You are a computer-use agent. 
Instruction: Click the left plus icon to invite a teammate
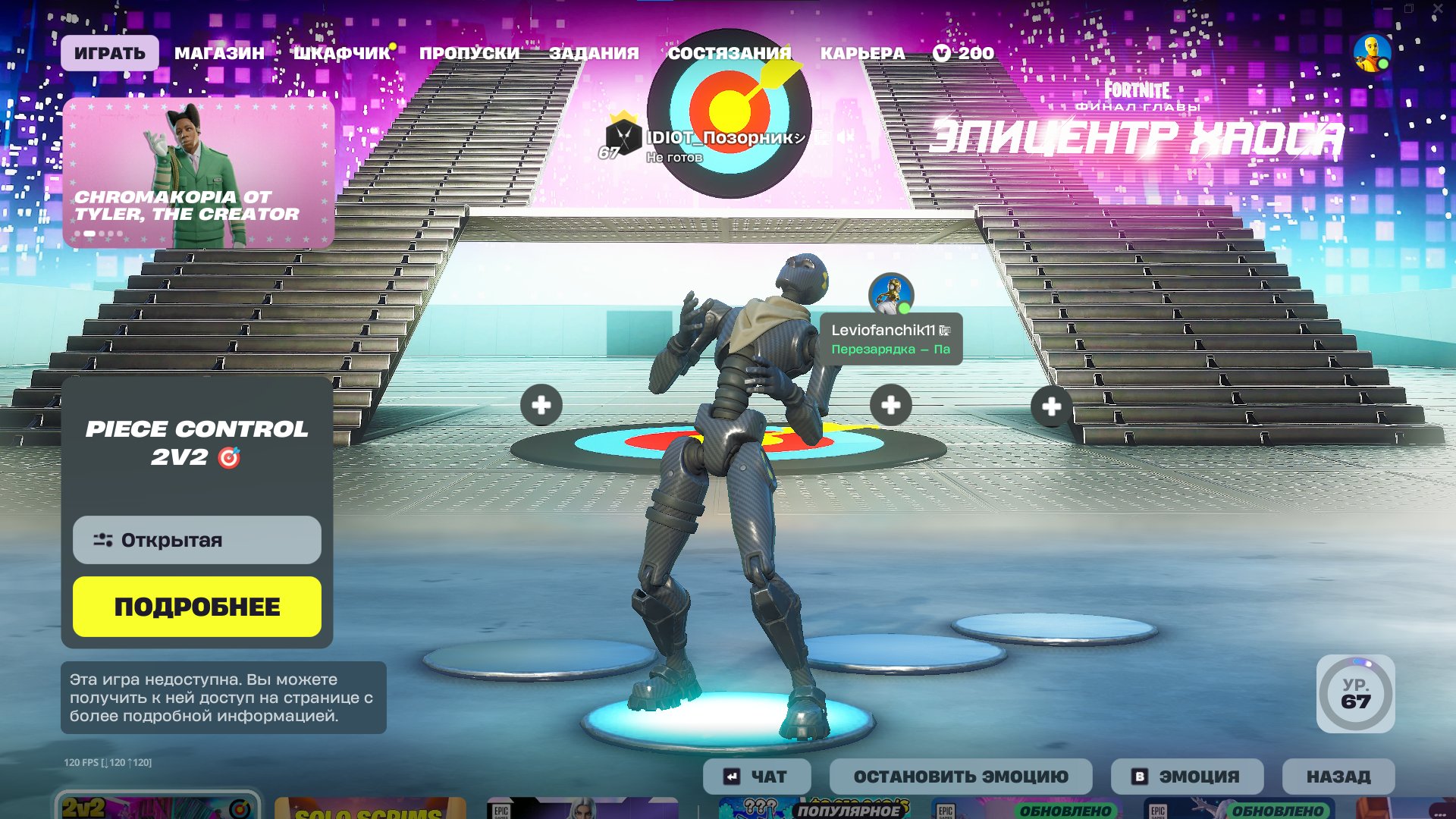point(541,406)
